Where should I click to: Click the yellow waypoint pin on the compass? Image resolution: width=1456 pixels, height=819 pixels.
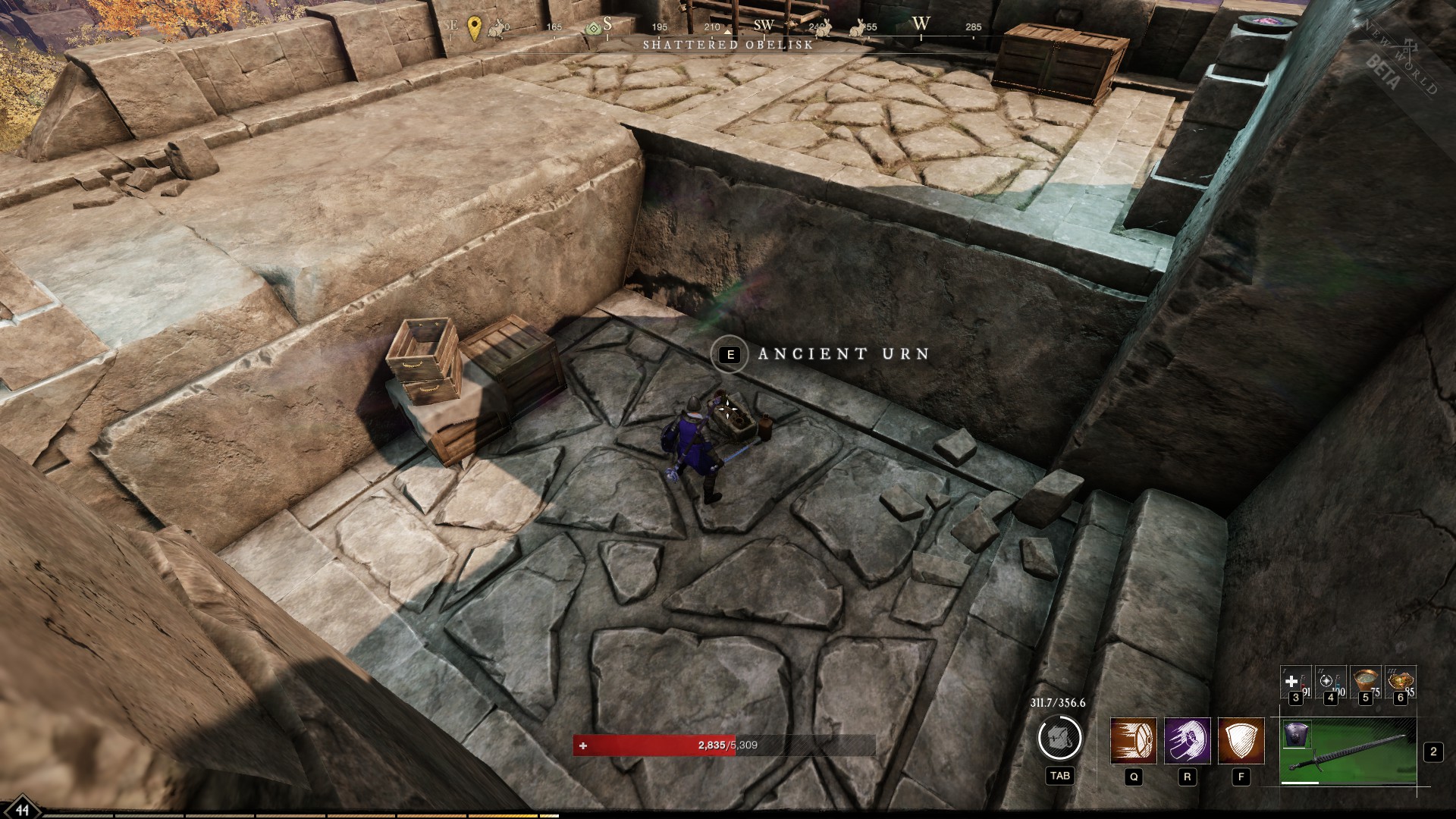(474, 27)
